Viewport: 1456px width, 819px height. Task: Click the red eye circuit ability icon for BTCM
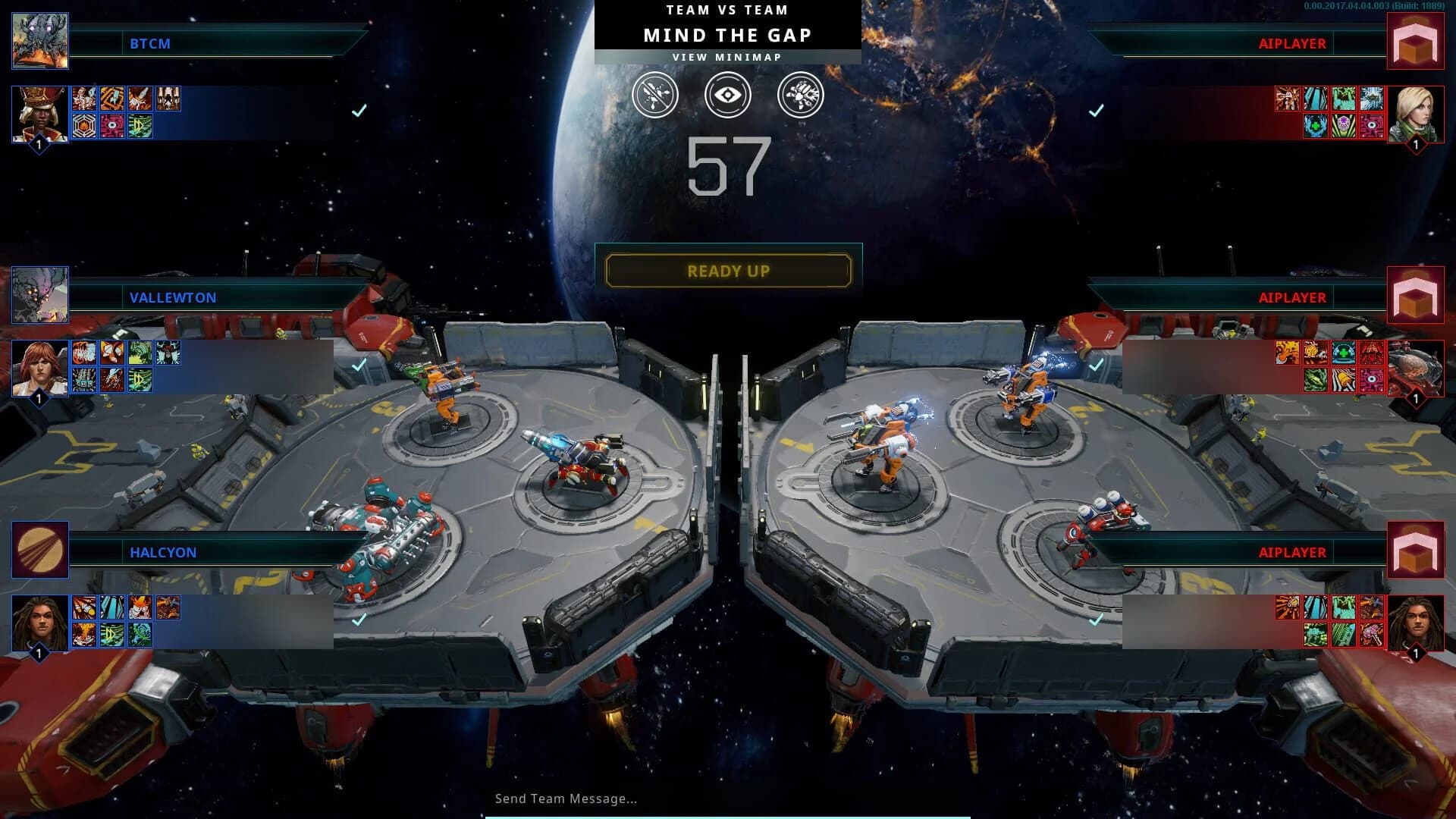pyautogui.click(x=112, y=127)
